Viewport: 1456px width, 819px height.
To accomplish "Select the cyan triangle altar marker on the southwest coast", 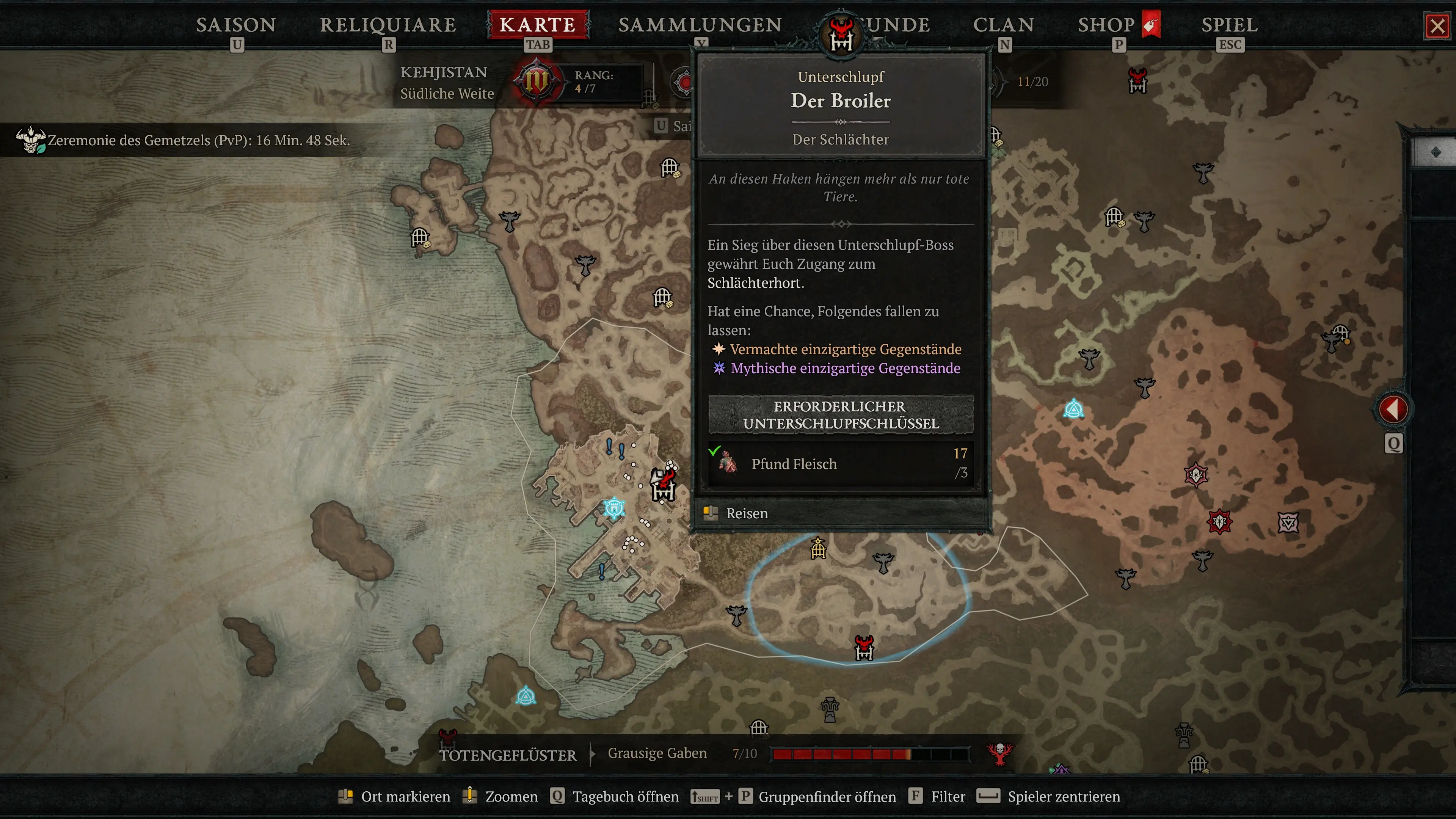I will (x=526, y=696).
